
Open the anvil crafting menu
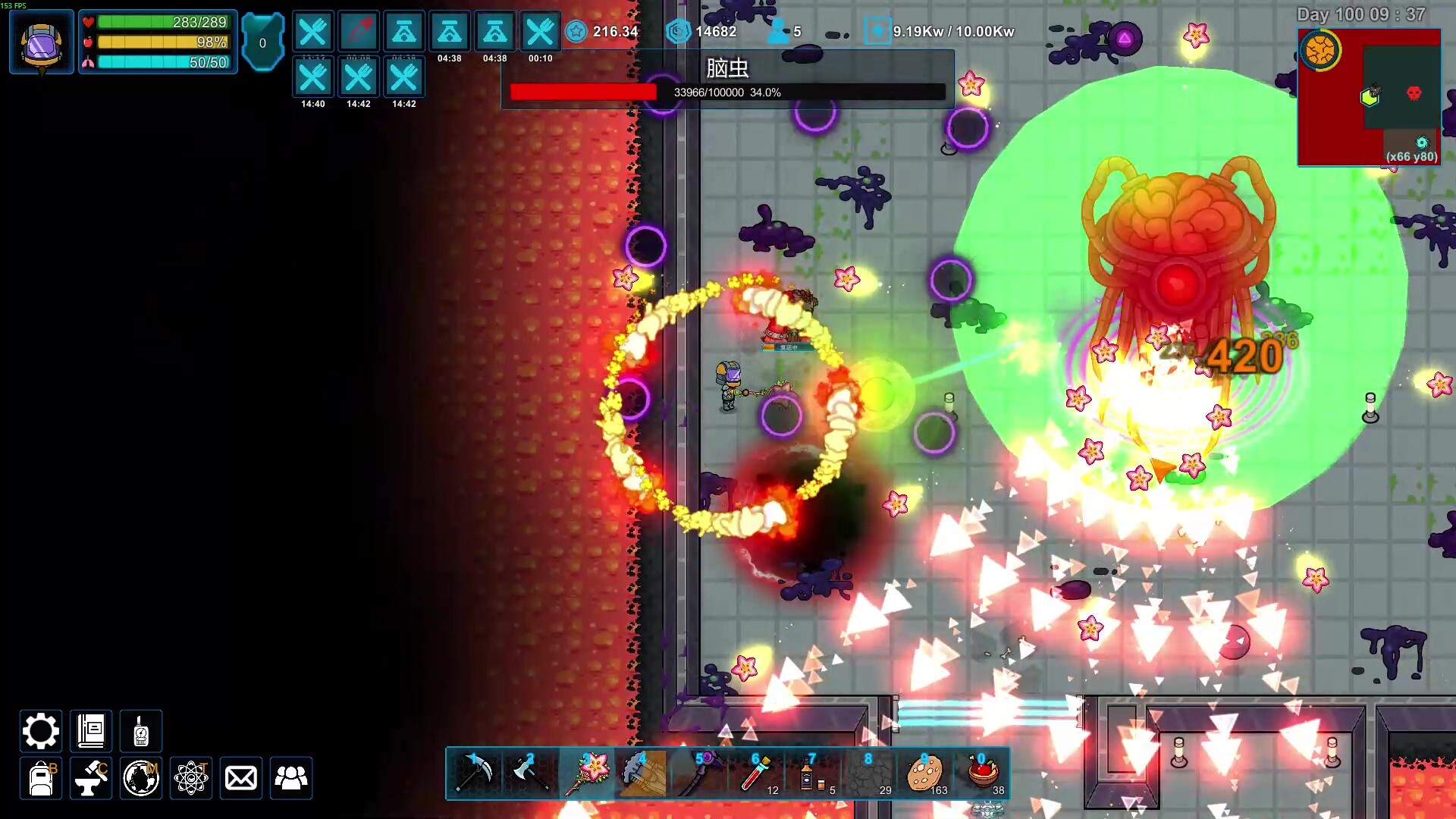[91, 778]
